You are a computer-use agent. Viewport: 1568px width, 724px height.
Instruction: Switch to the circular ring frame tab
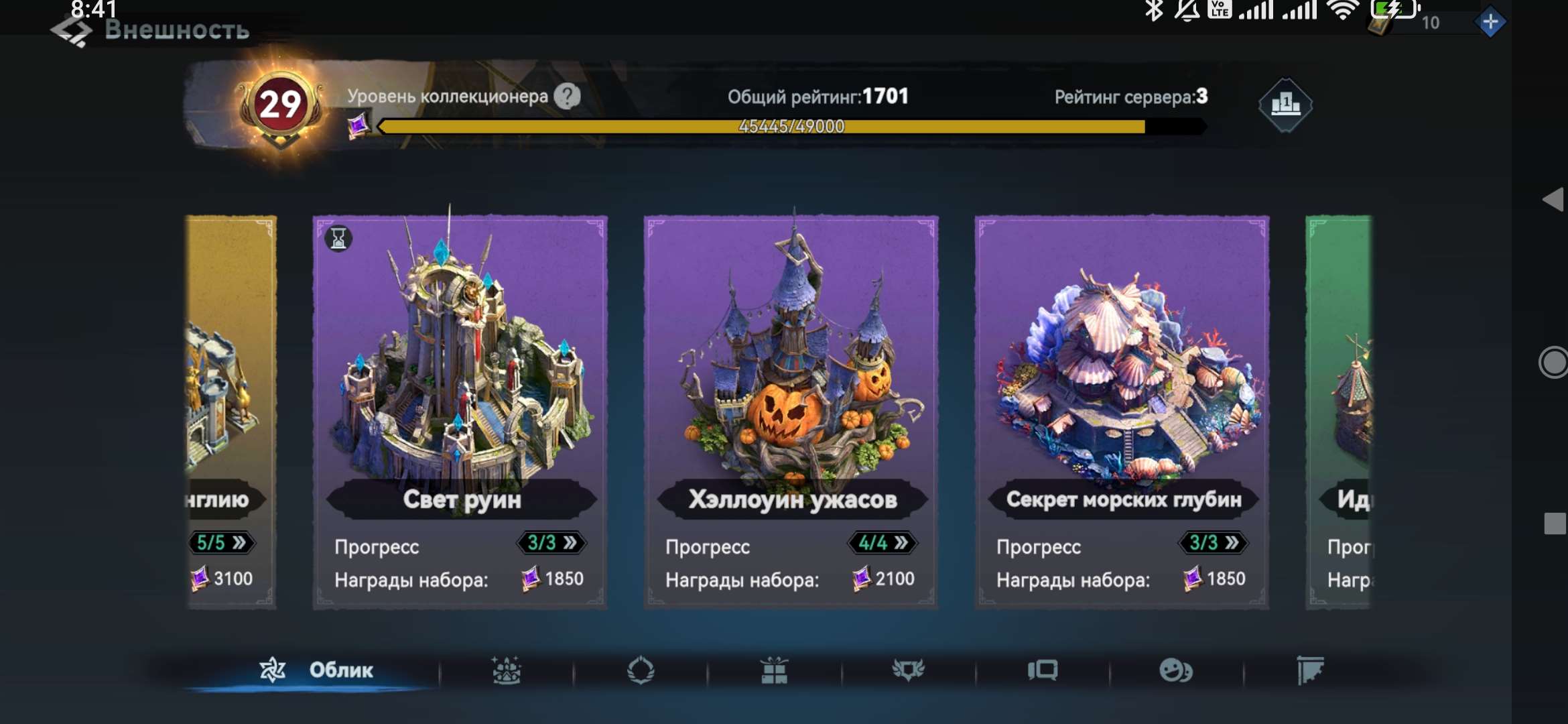tap(641, 670)
